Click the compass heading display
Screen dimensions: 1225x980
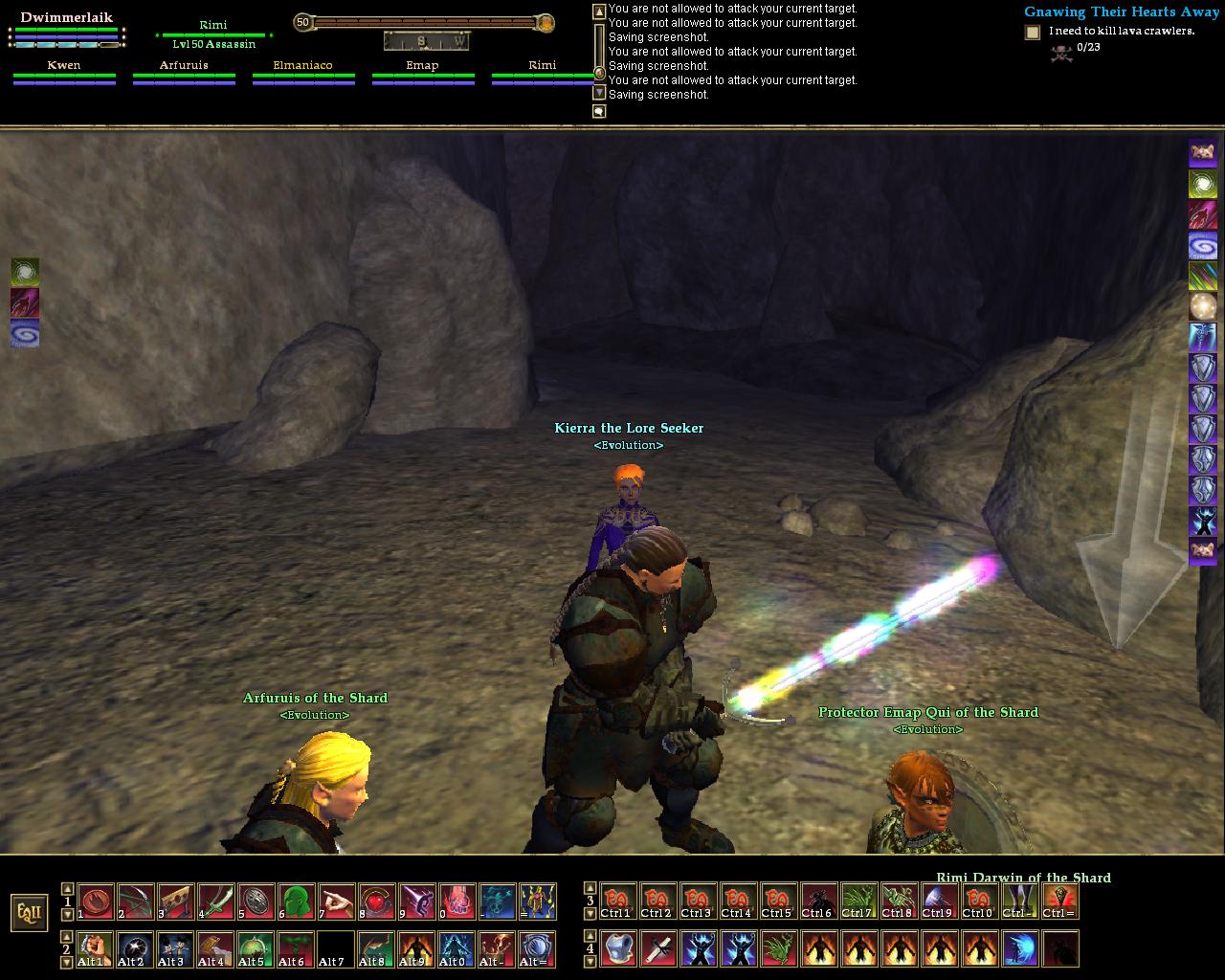(427, 41)
